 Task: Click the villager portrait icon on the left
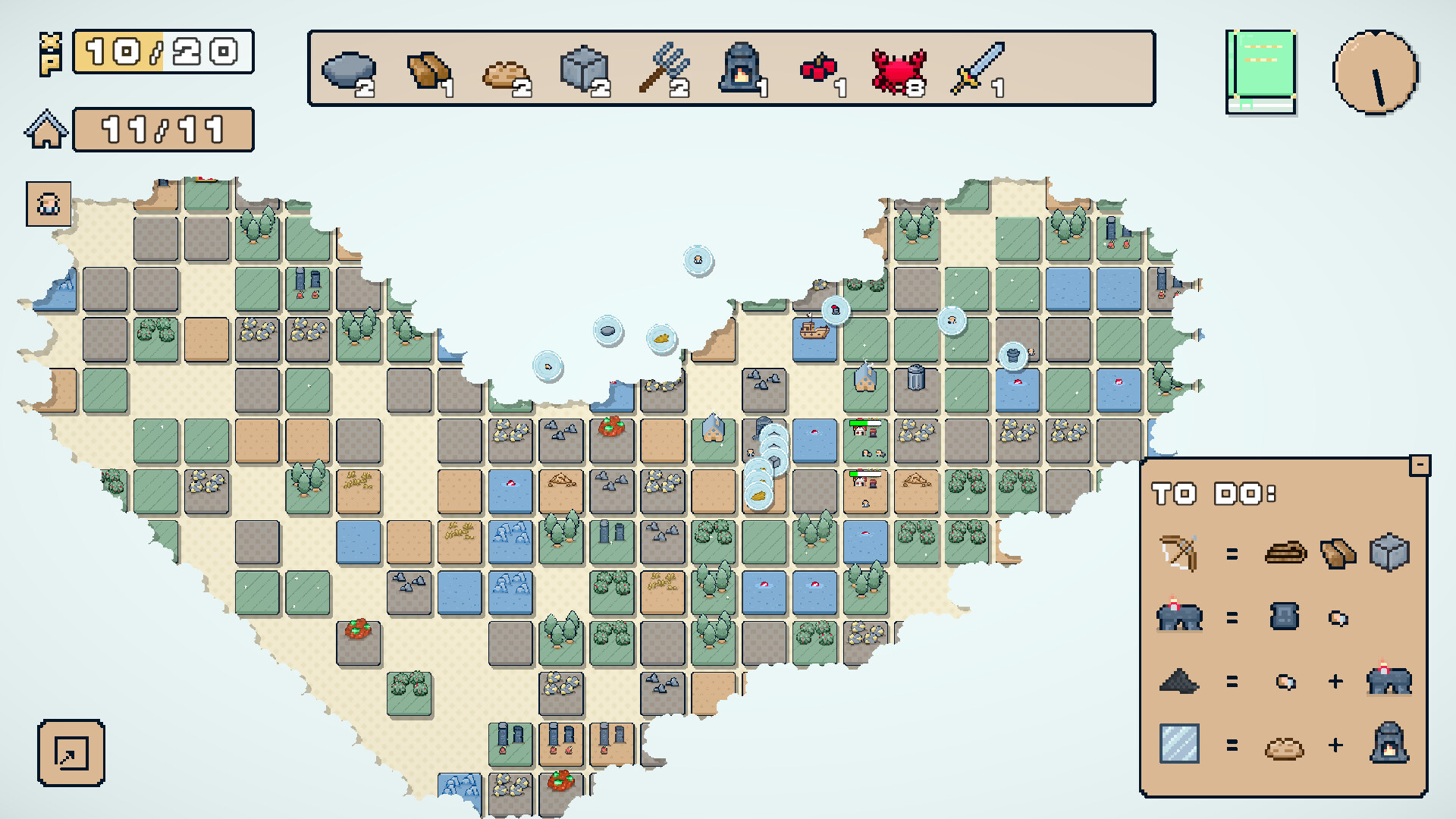click(x=47, y=203)
